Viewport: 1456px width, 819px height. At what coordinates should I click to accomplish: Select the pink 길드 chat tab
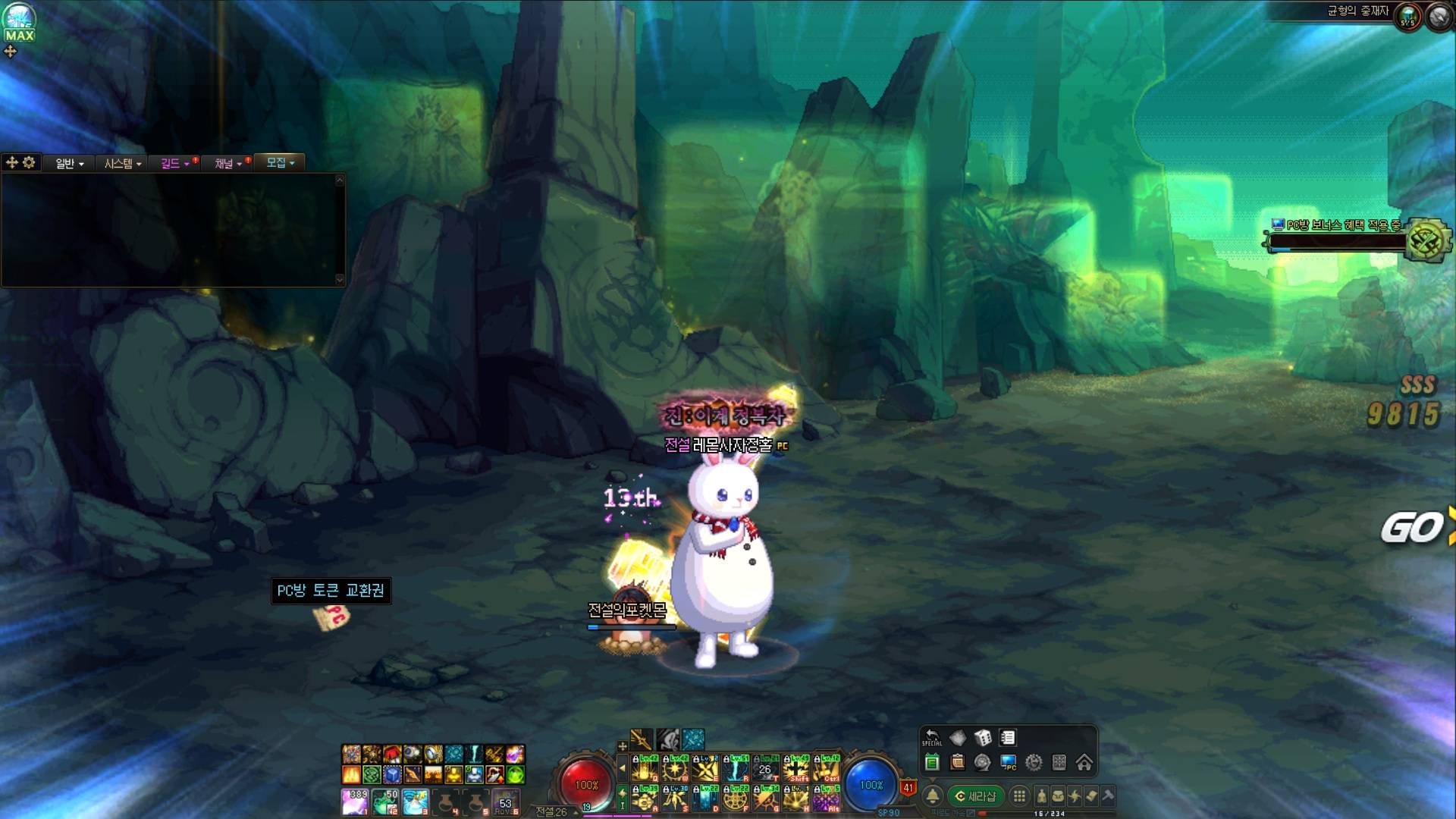tap(174, 163)
